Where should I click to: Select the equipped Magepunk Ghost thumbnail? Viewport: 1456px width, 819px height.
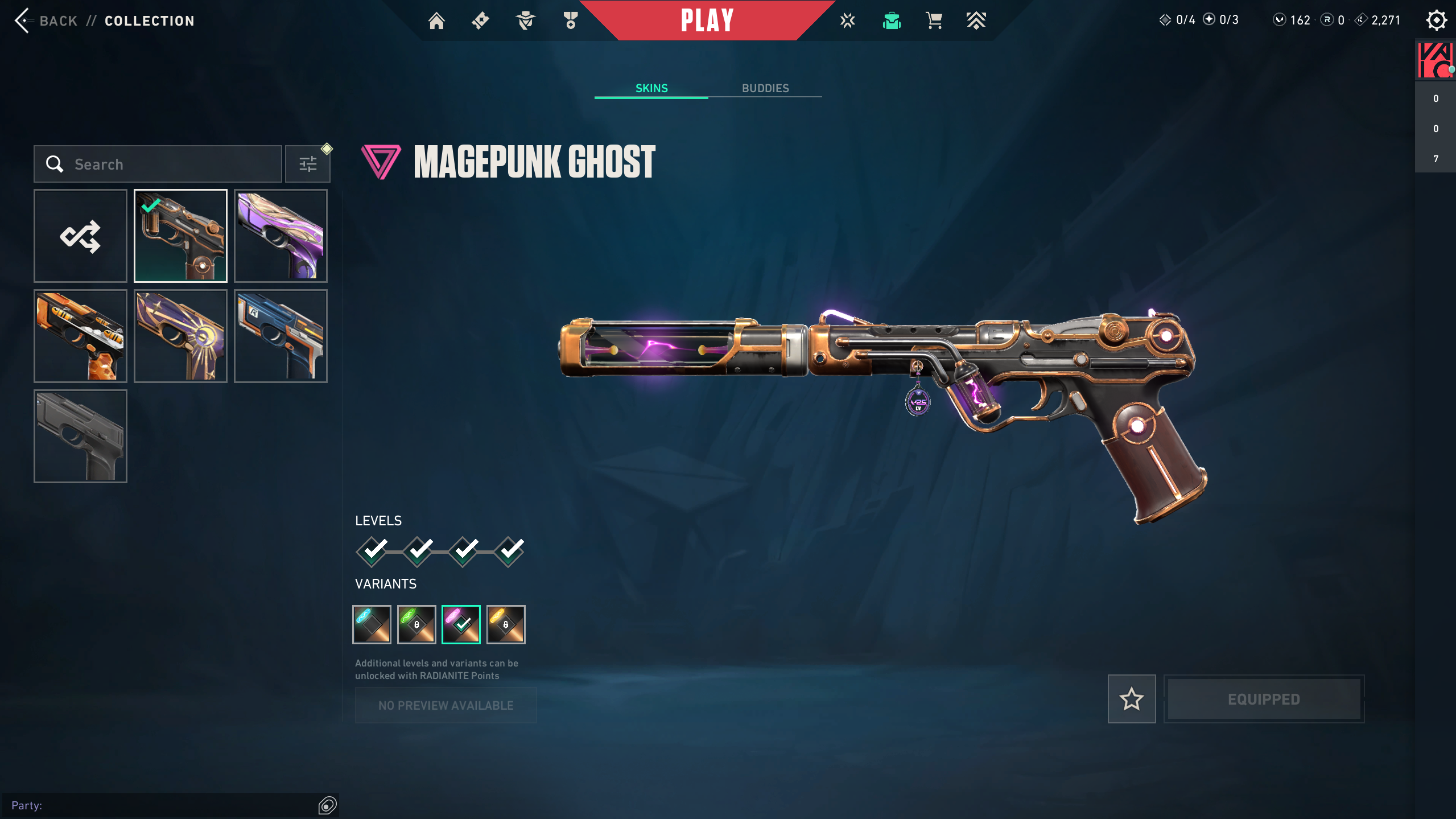tap(180, 236)
